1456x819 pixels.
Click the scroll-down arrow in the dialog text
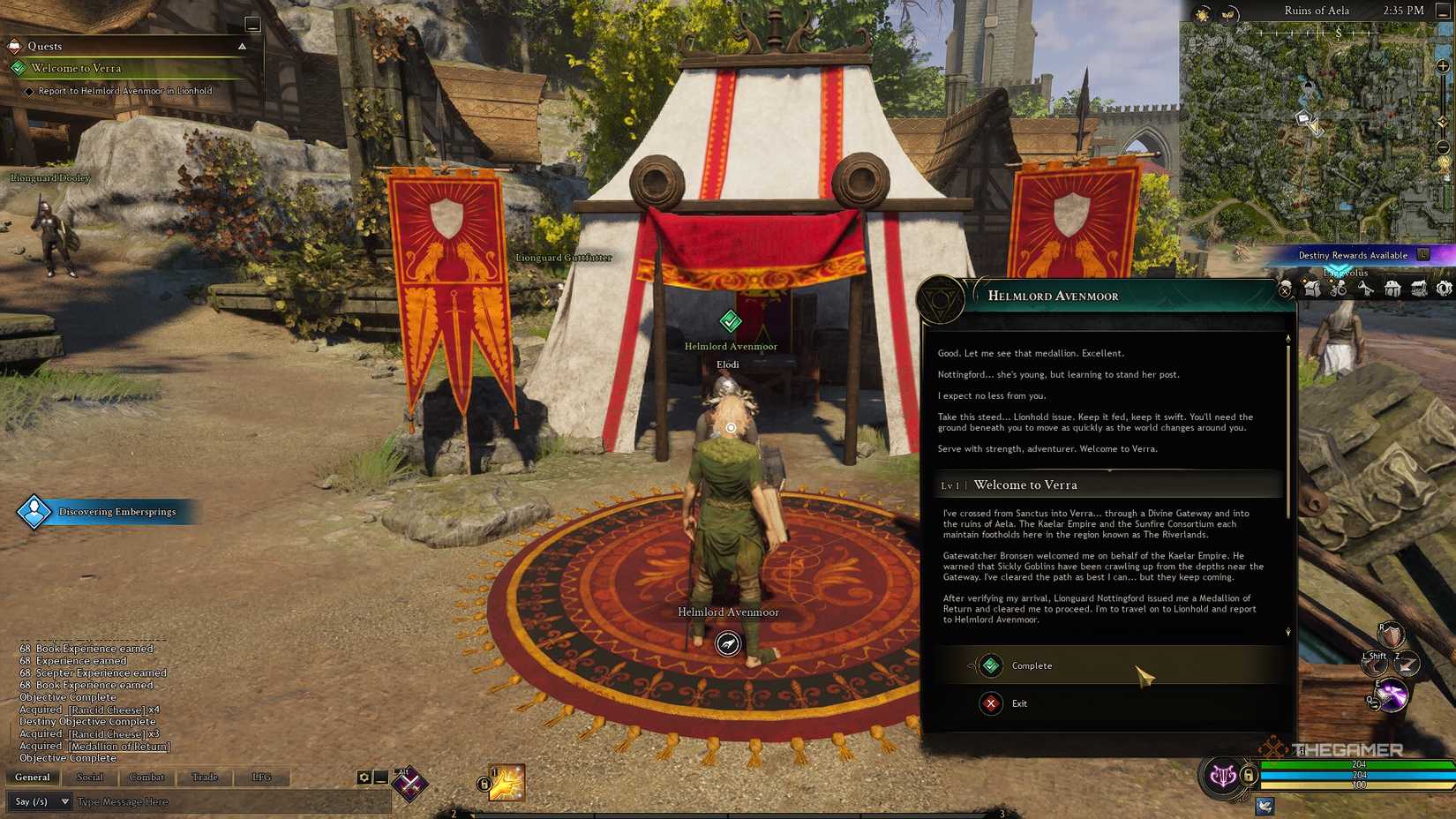click(x=1287, y=632)
